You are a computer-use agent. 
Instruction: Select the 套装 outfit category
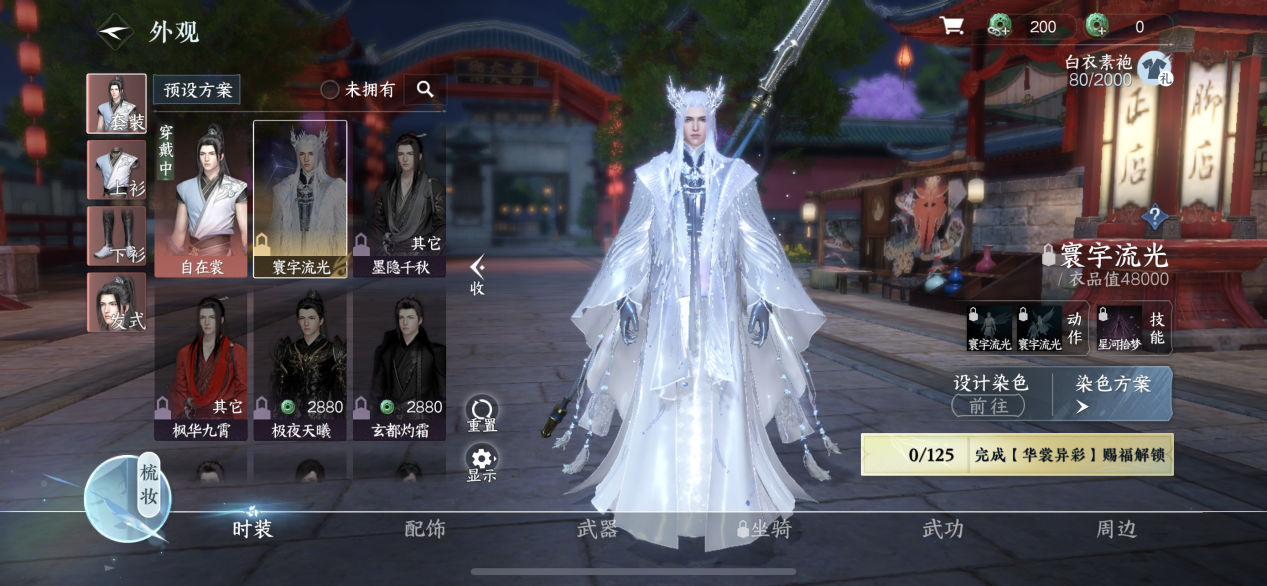click(116, 104)
